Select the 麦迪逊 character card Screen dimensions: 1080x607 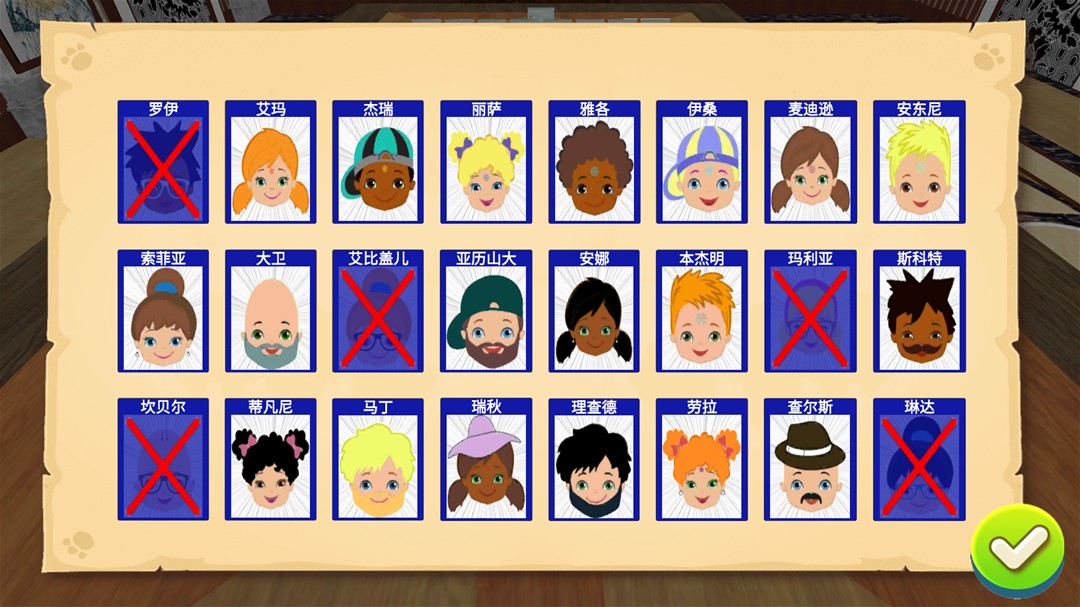(810, 162)
